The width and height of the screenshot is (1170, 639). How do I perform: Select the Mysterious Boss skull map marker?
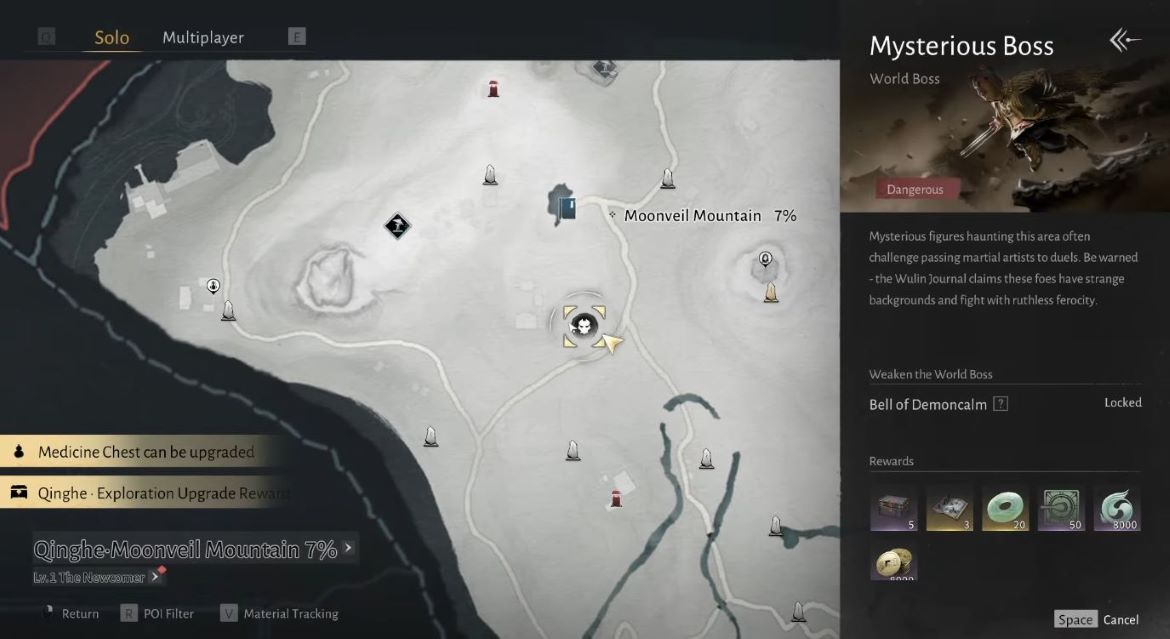[584, 324]
